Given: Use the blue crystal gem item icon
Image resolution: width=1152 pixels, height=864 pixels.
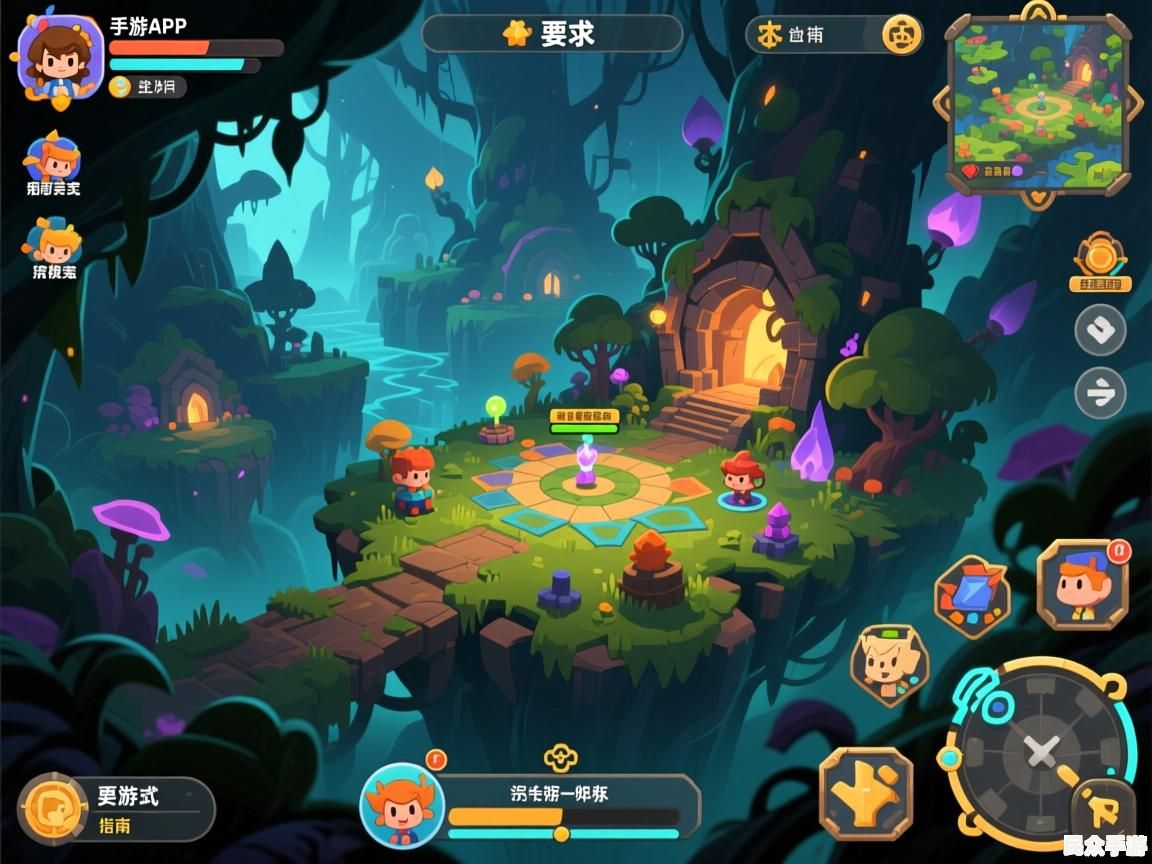Looking at the screenshot, I should (972, 597).
